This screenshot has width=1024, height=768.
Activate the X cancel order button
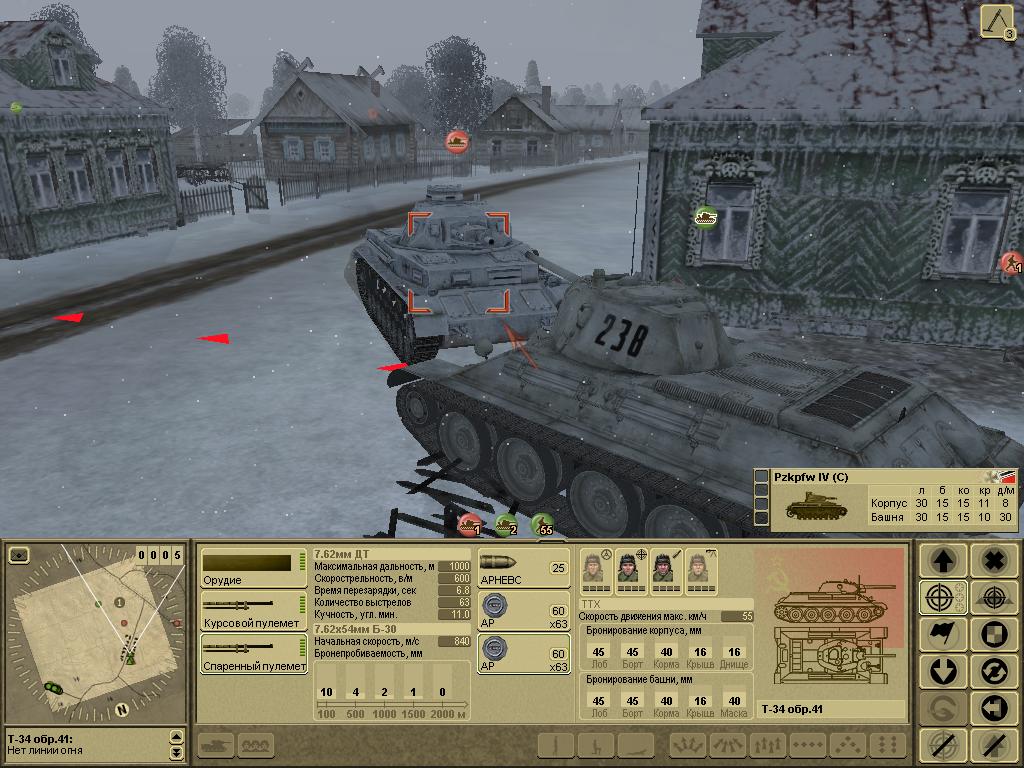point(992,561)
